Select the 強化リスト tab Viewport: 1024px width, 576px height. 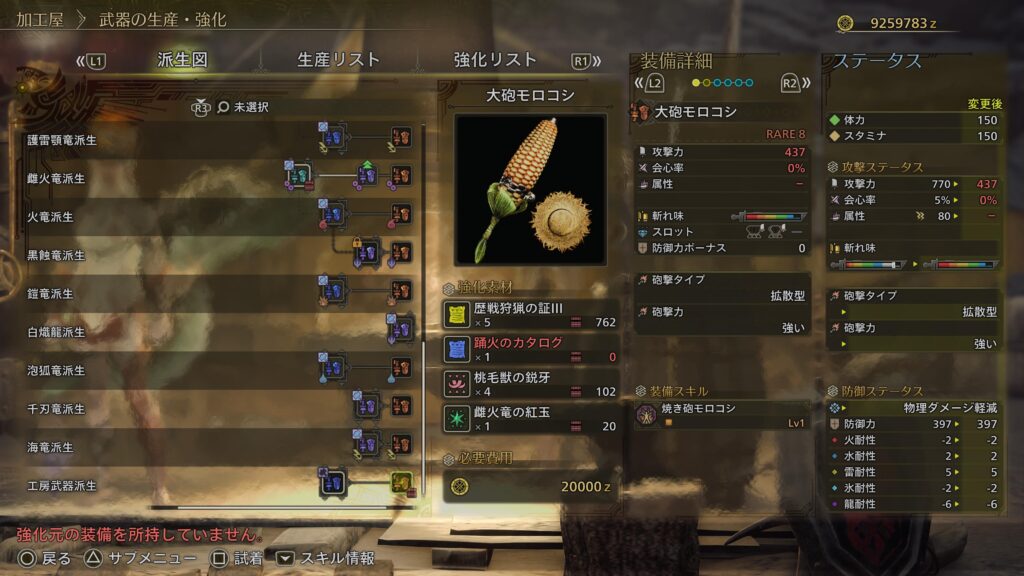(x=494, y=60)
